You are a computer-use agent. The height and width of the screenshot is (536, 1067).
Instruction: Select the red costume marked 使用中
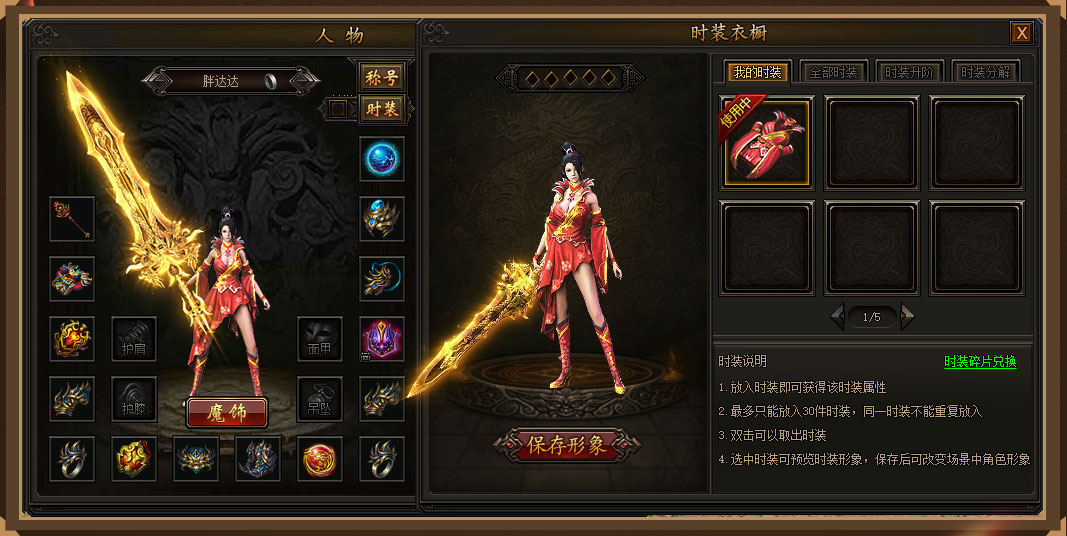pos(767,142)
